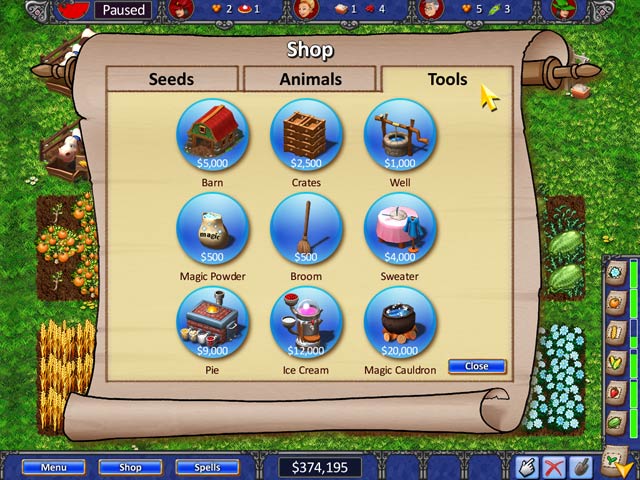Buy the Magic Powder sack
This screenshot has width=640, height=480.
coord(211,229)
